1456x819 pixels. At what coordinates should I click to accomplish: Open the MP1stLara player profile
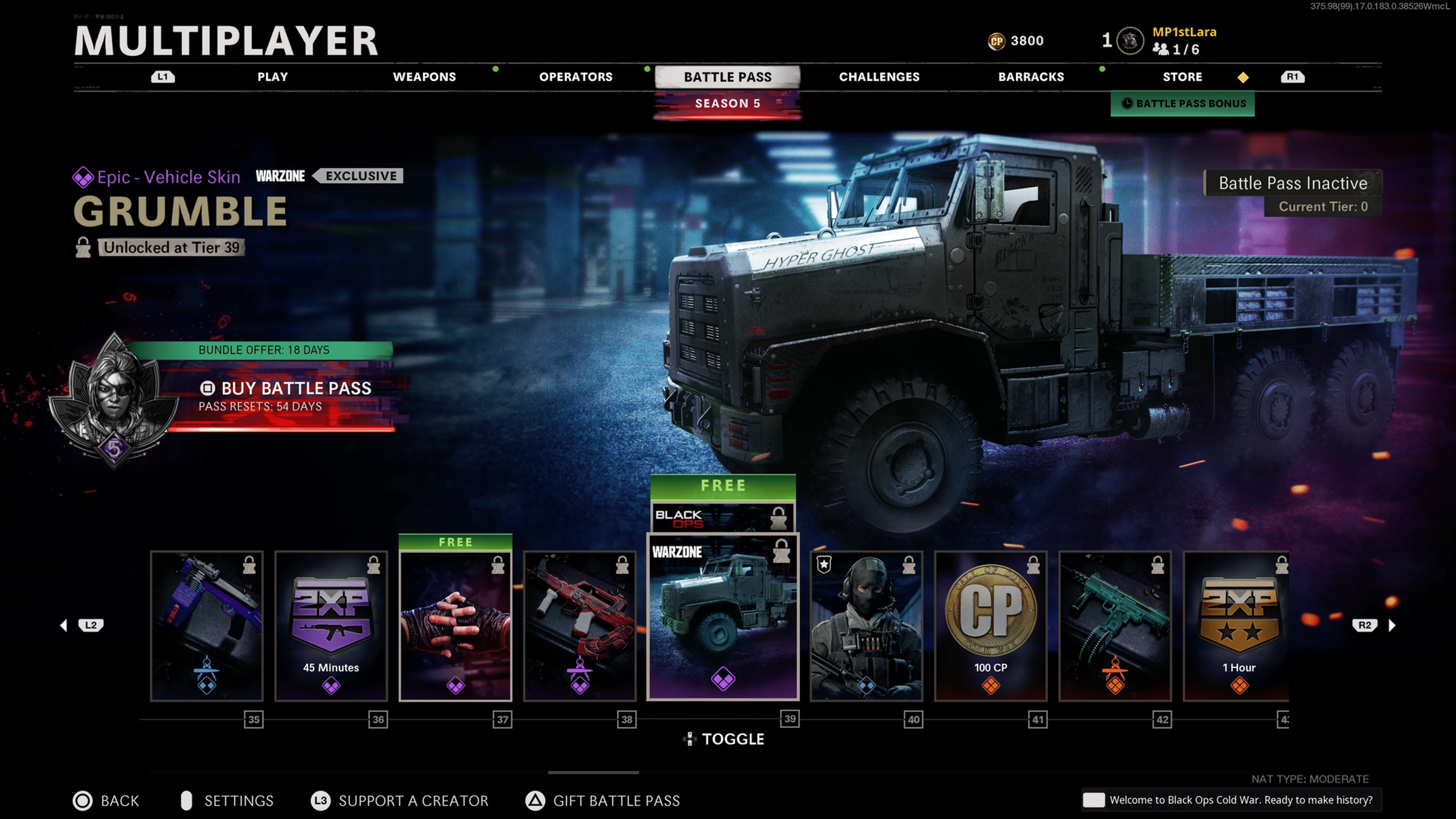(x=1183, y=40)
